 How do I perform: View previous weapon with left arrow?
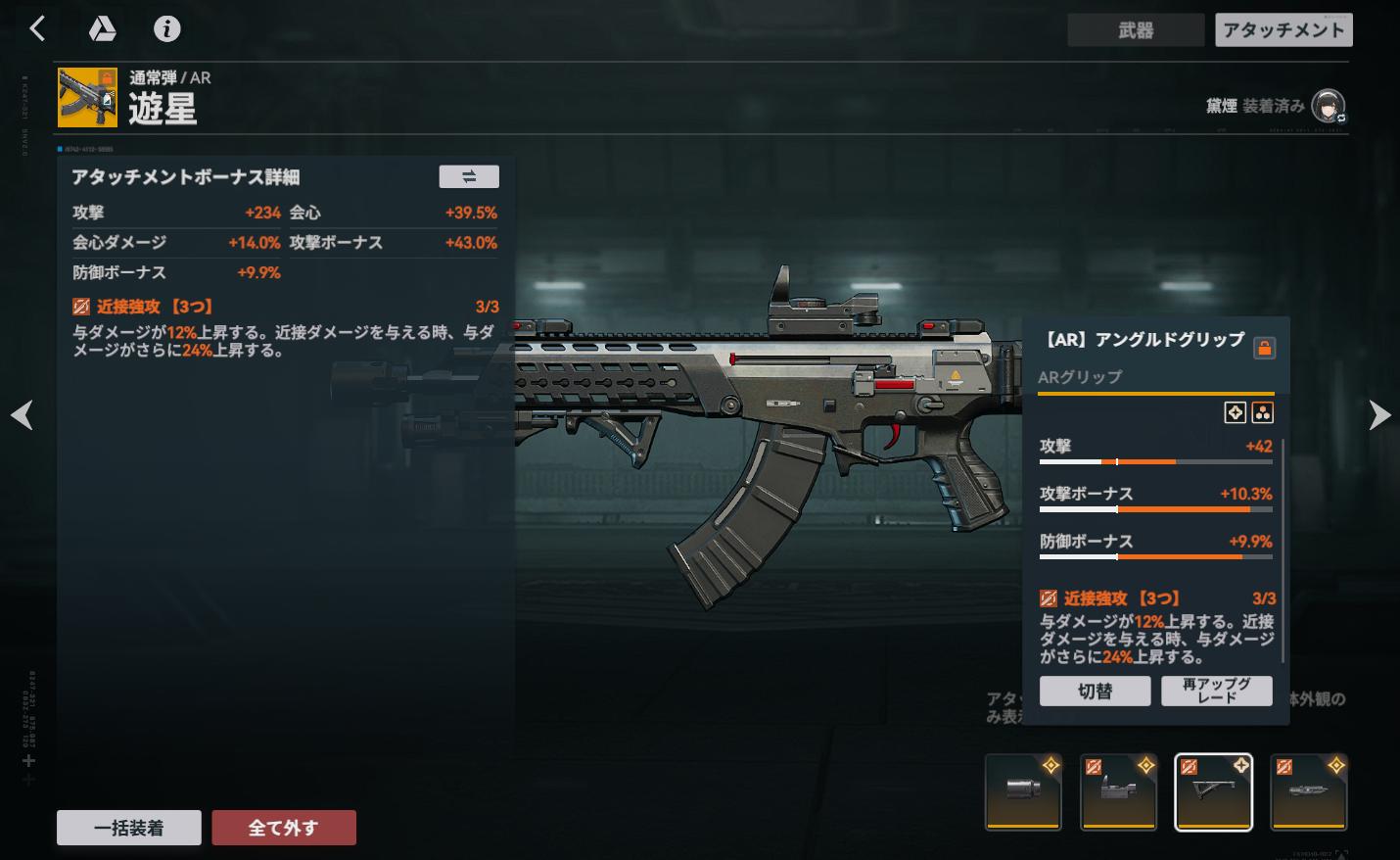point(22,415)
